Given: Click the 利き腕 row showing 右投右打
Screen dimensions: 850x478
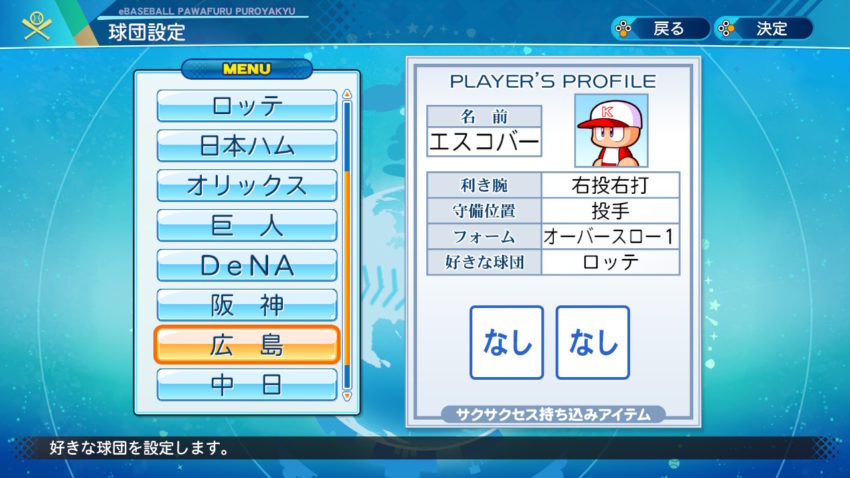Looking at the screenshot, I should (610, 185).
